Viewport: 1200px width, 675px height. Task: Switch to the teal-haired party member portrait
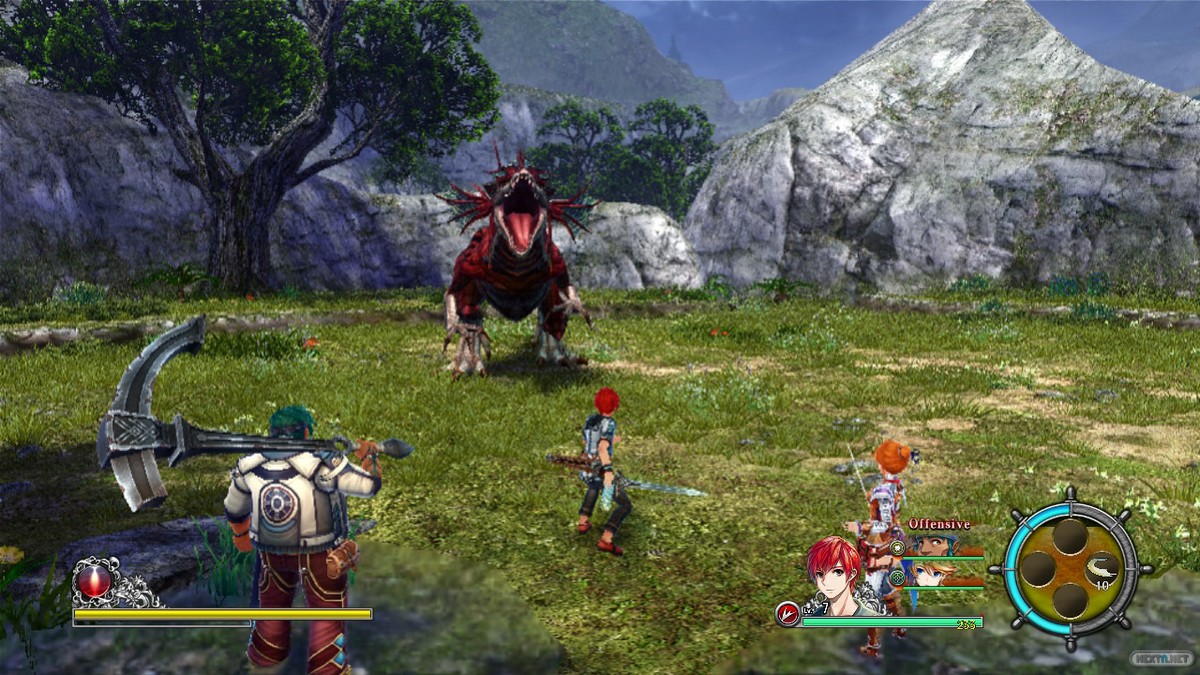pyautogui.click(x=937, y=545)
